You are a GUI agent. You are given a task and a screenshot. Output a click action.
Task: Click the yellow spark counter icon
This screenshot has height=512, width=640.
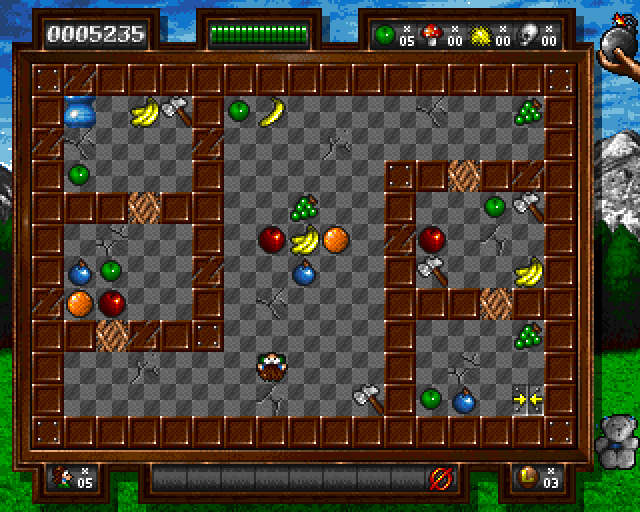click(480, 34)
